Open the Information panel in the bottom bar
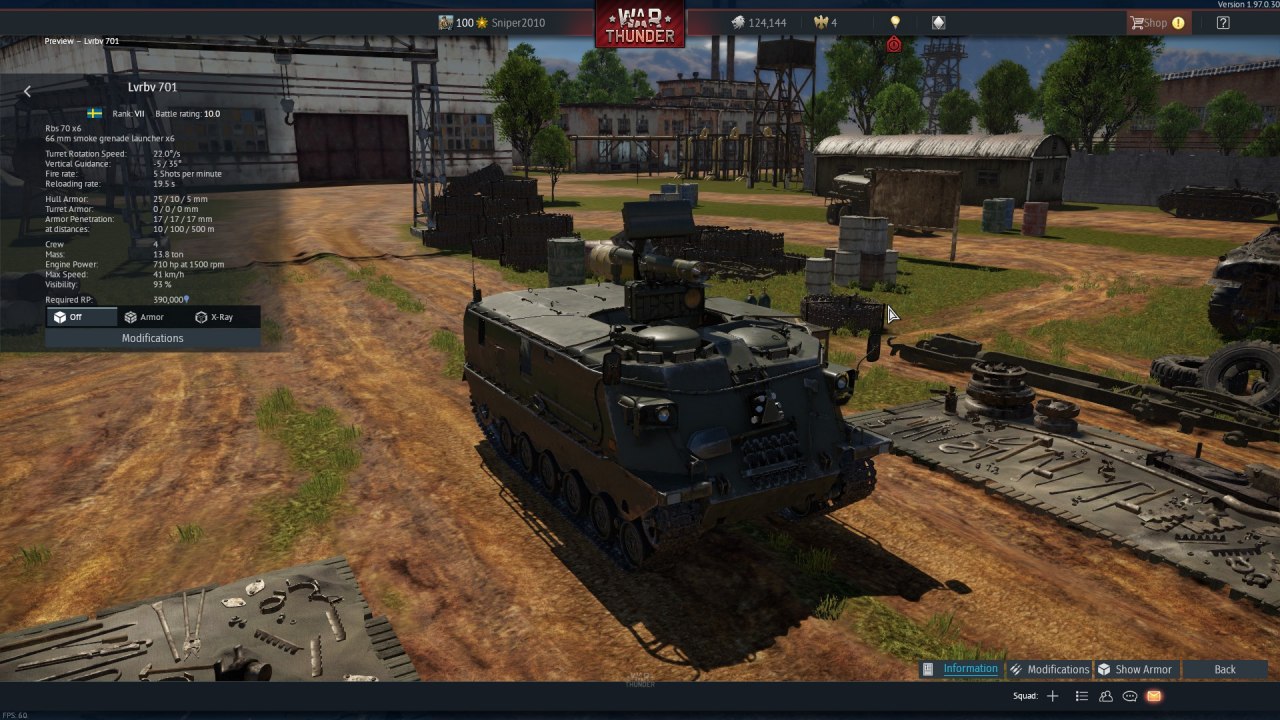Viewport: 1280px width, 720px height. 960,669
